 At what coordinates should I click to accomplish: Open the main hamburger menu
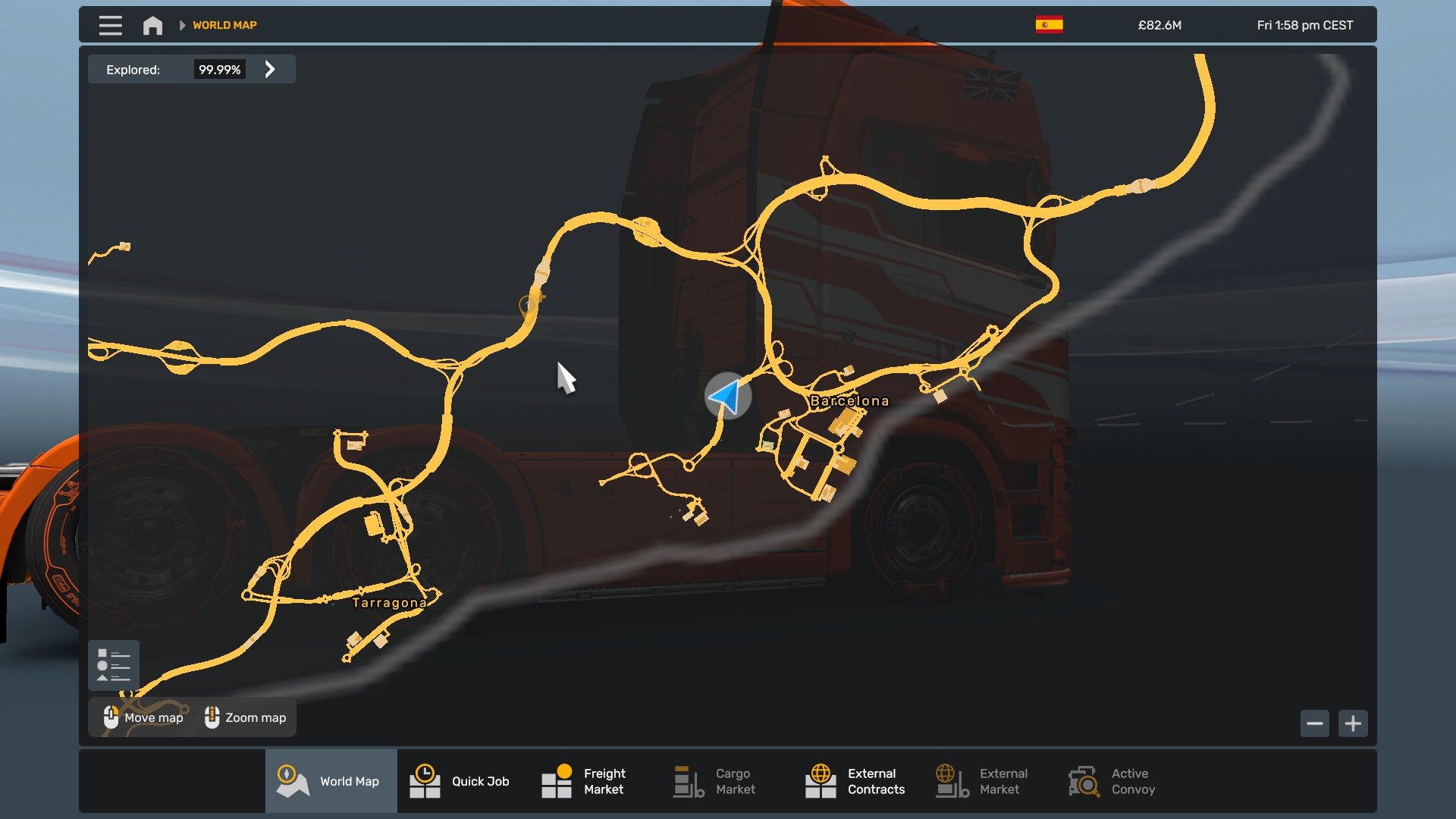[x=109, y=24]
